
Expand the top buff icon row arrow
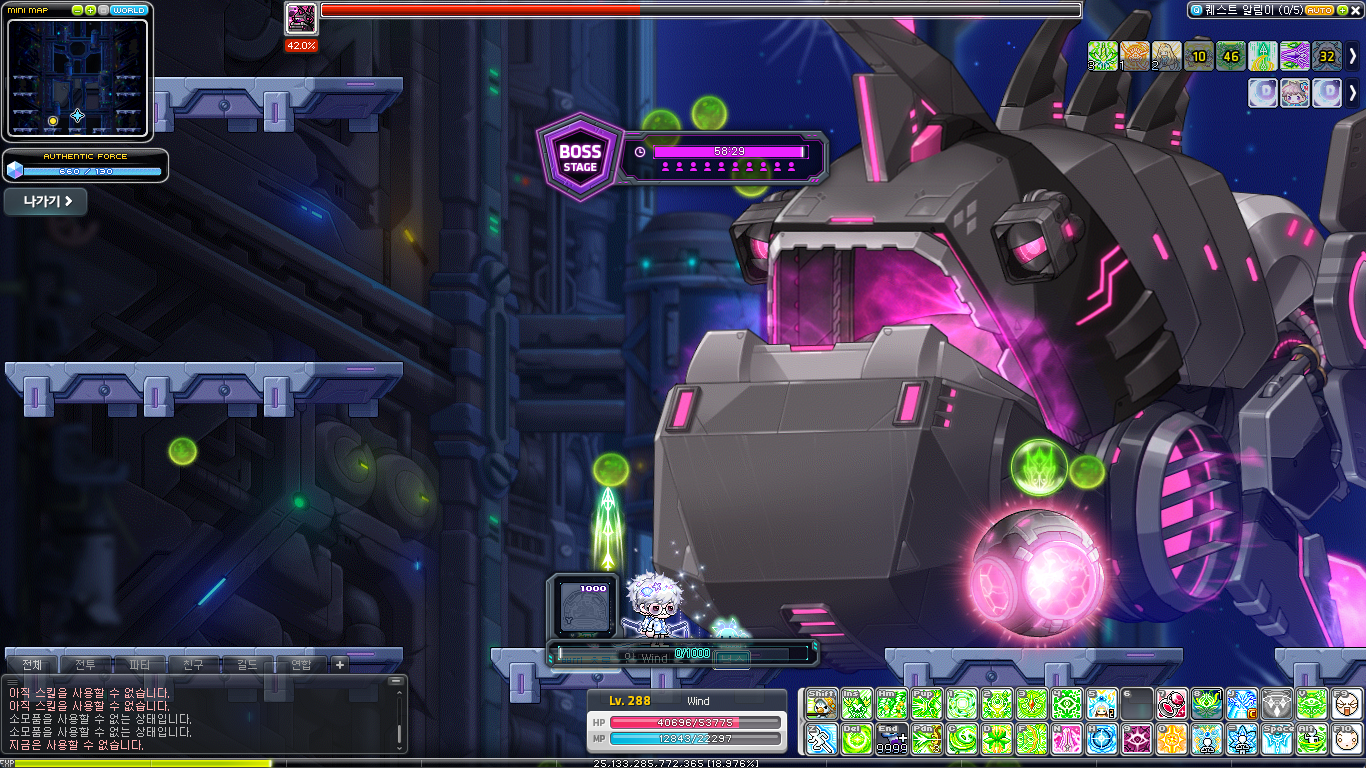click(1353, 54)
